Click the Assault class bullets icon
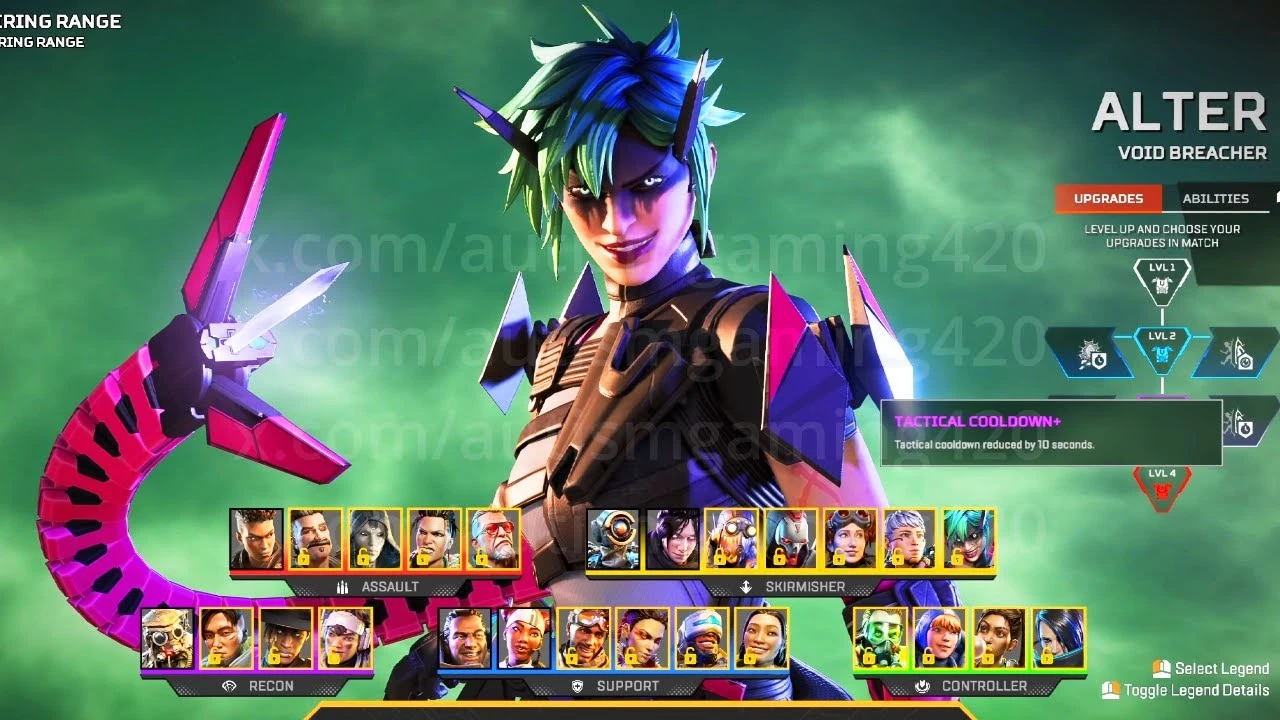 [x=344, y=587]
